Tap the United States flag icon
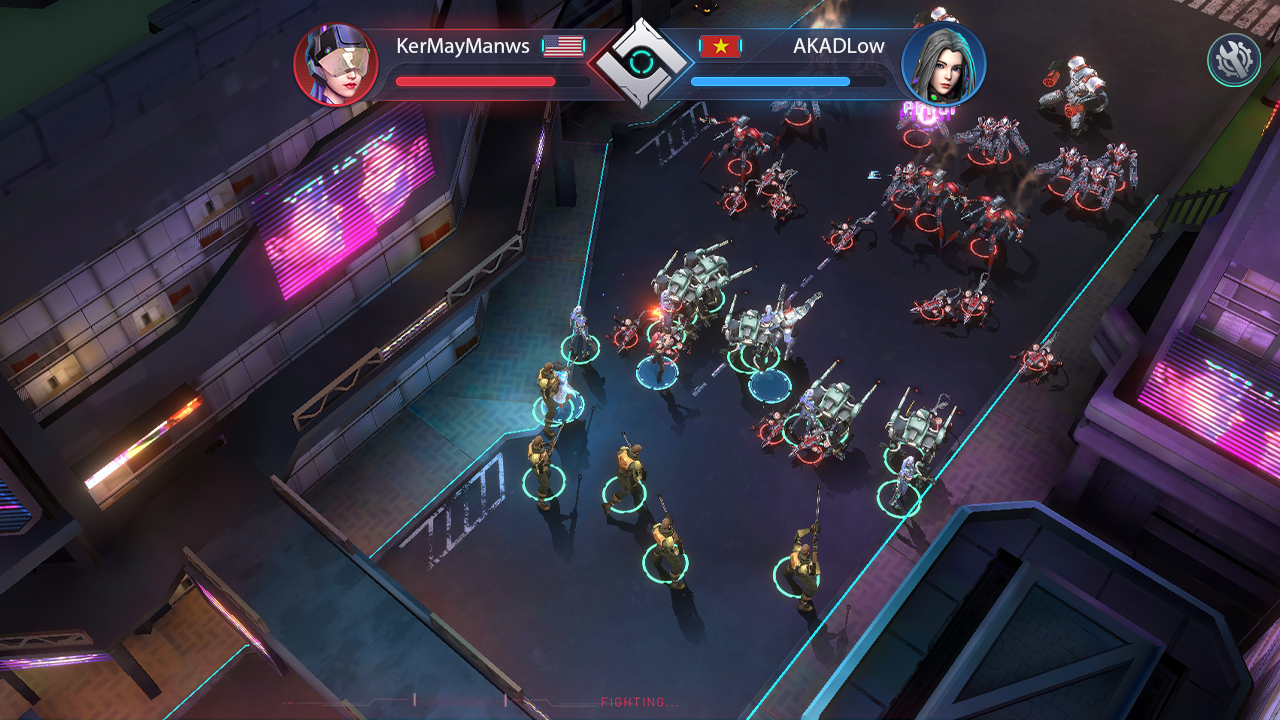This screenshot has width=1280, height=720. click(x=563, y=46)
